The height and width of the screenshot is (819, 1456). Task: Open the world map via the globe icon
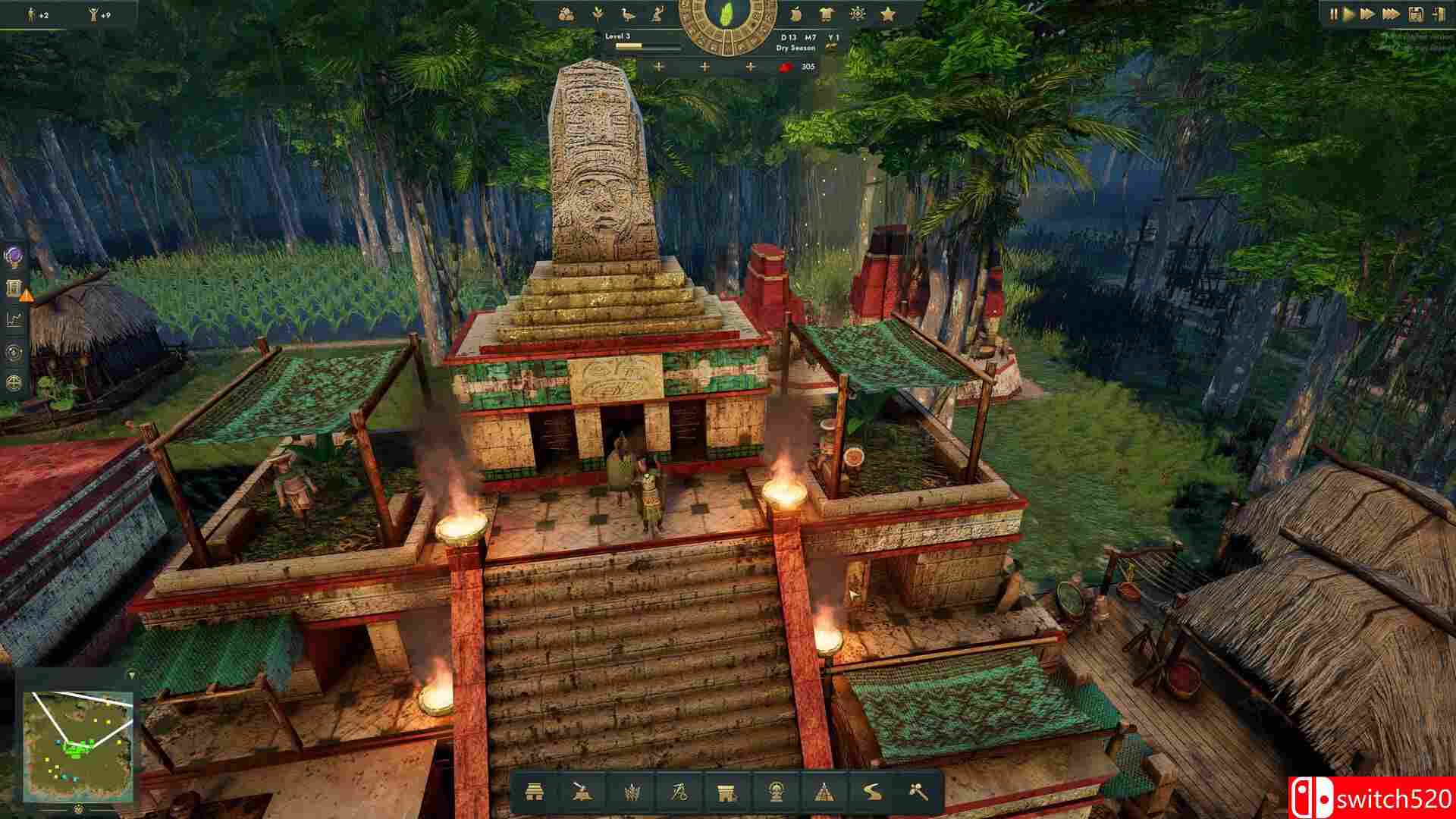[x=14, y=384]
